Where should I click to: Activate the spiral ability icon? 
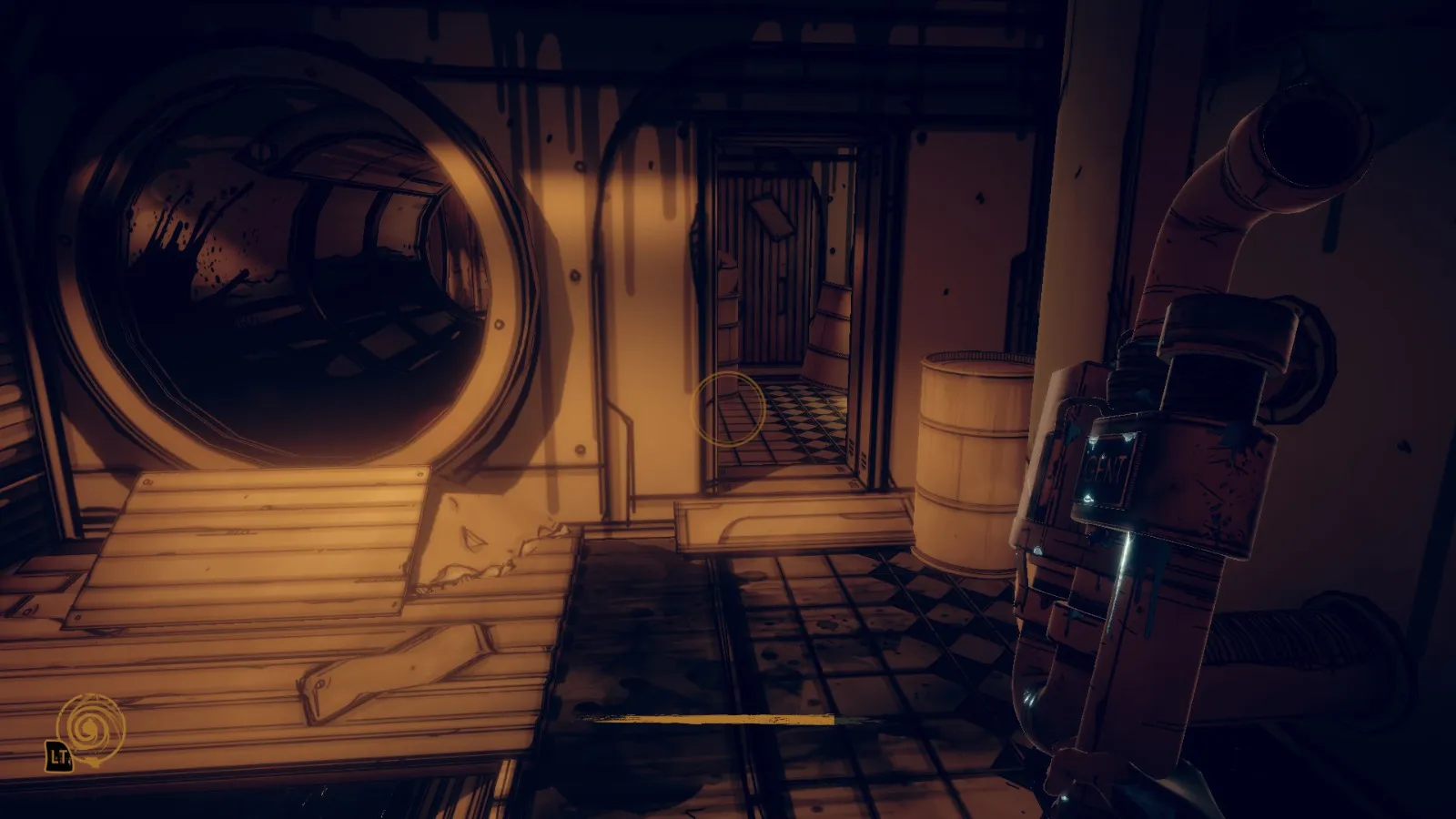[89, 727]
